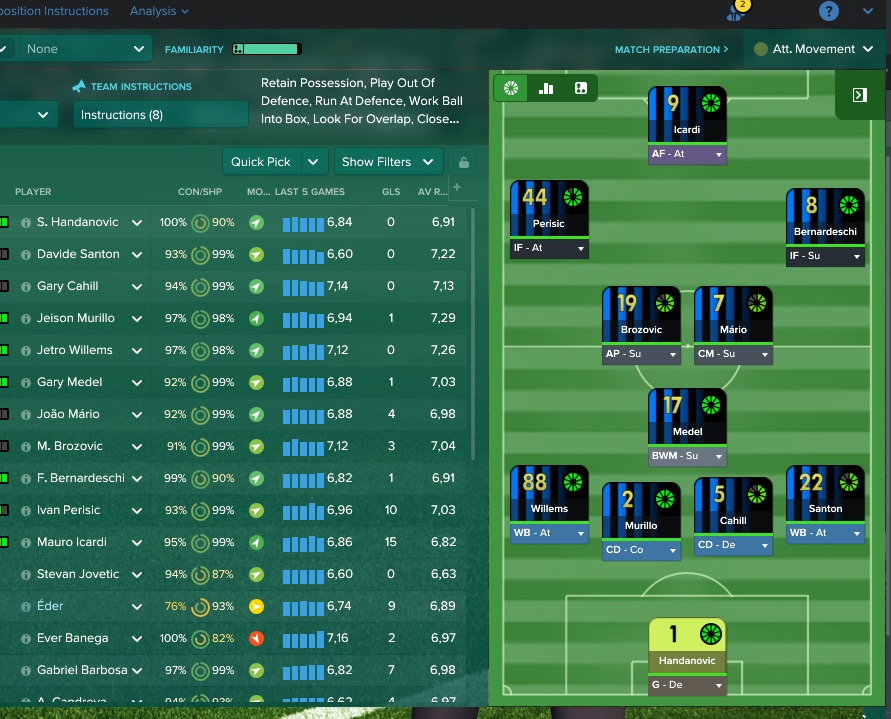The width and height of the screenshot is (891, 719).
Task: Open Match Preparation settings
Action: [671, 49]
